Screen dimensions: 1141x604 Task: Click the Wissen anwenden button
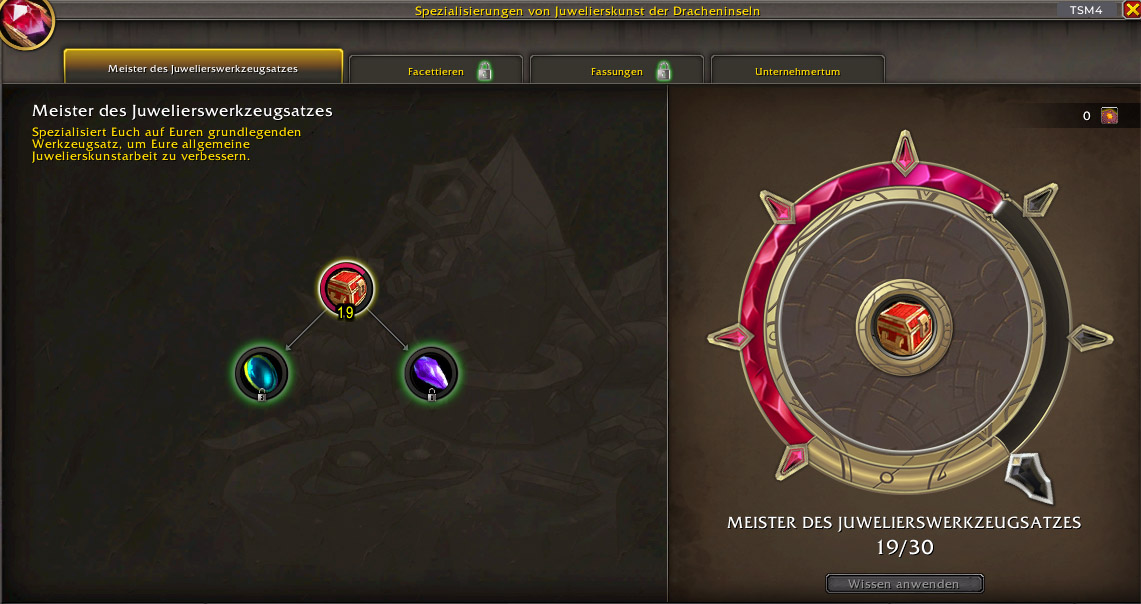904,584
